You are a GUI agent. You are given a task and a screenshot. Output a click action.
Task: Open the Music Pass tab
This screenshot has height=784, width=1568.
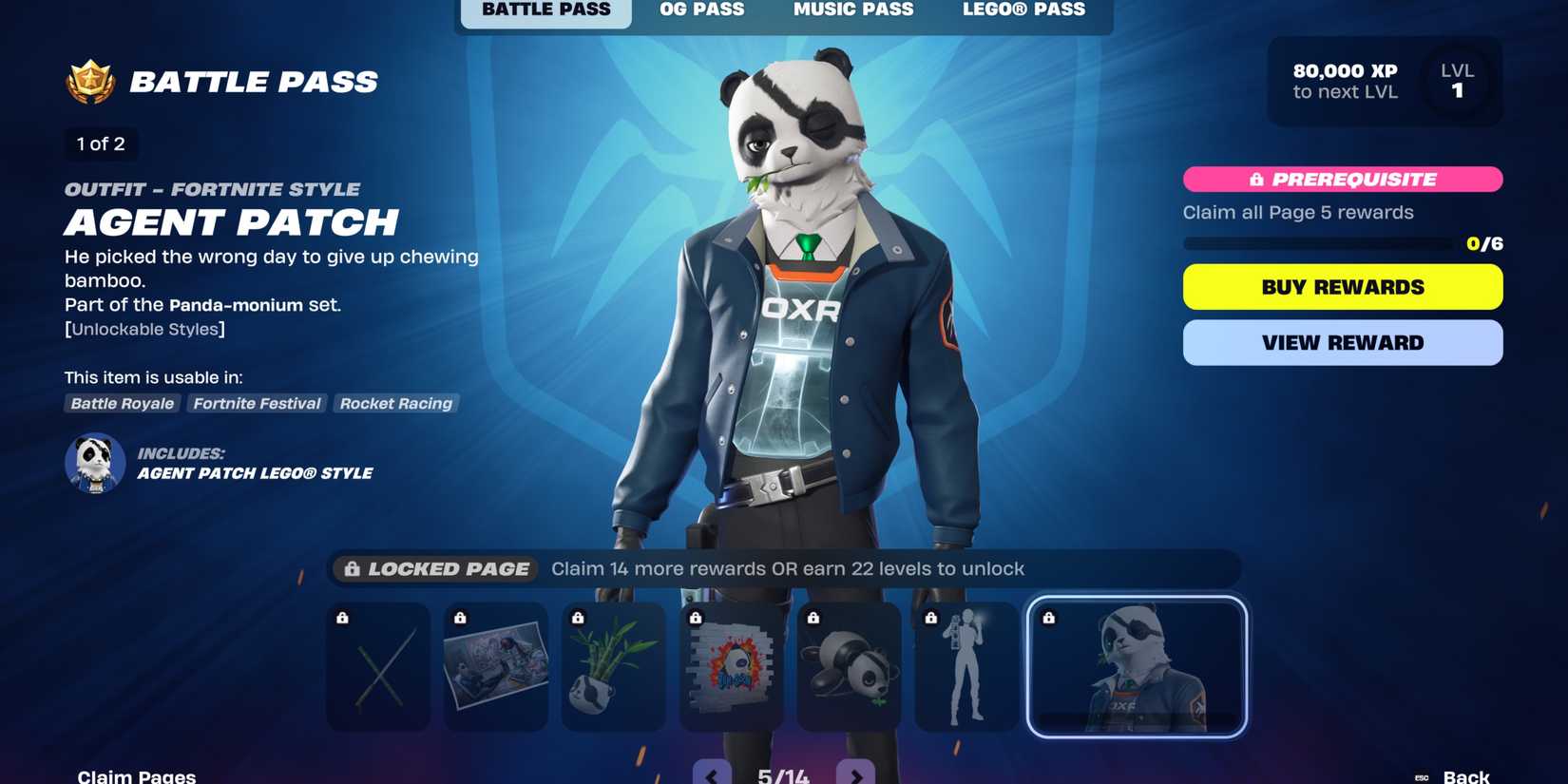852,10
